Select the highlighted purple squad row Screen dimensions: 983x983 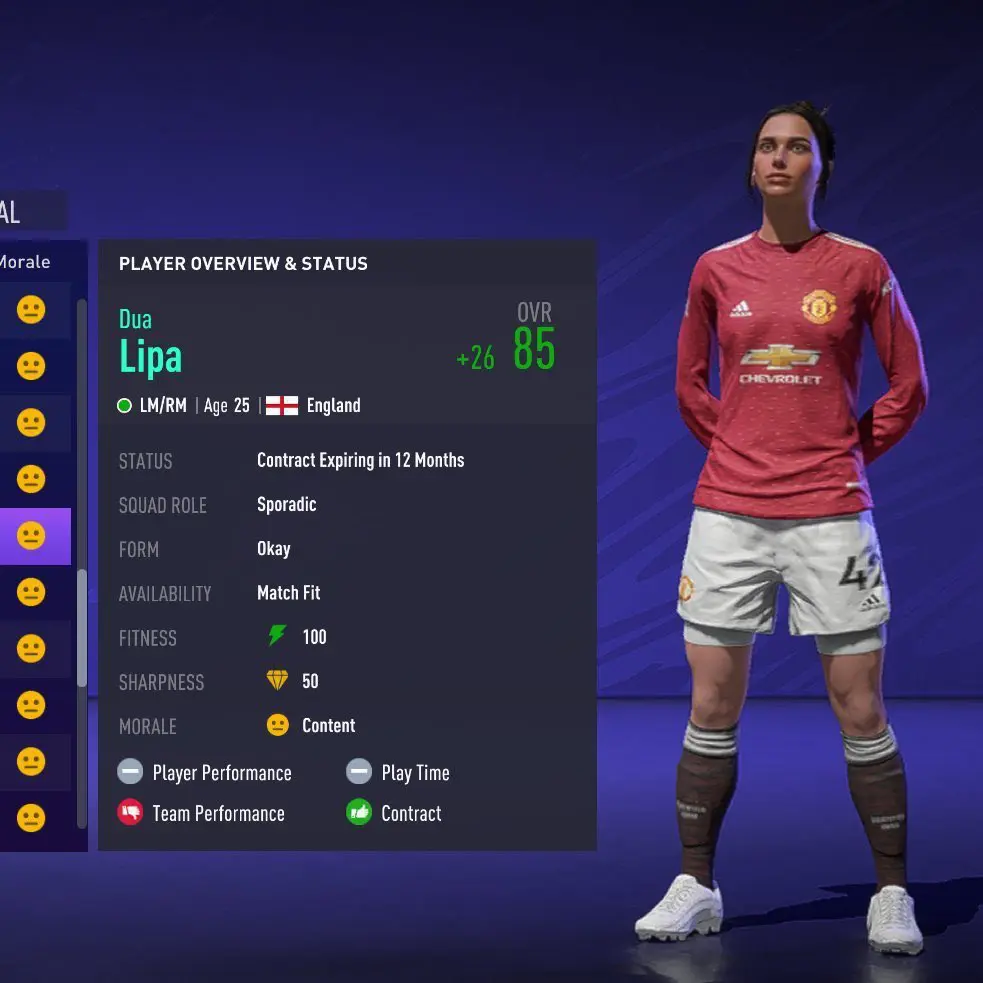[x=34, y=537]
